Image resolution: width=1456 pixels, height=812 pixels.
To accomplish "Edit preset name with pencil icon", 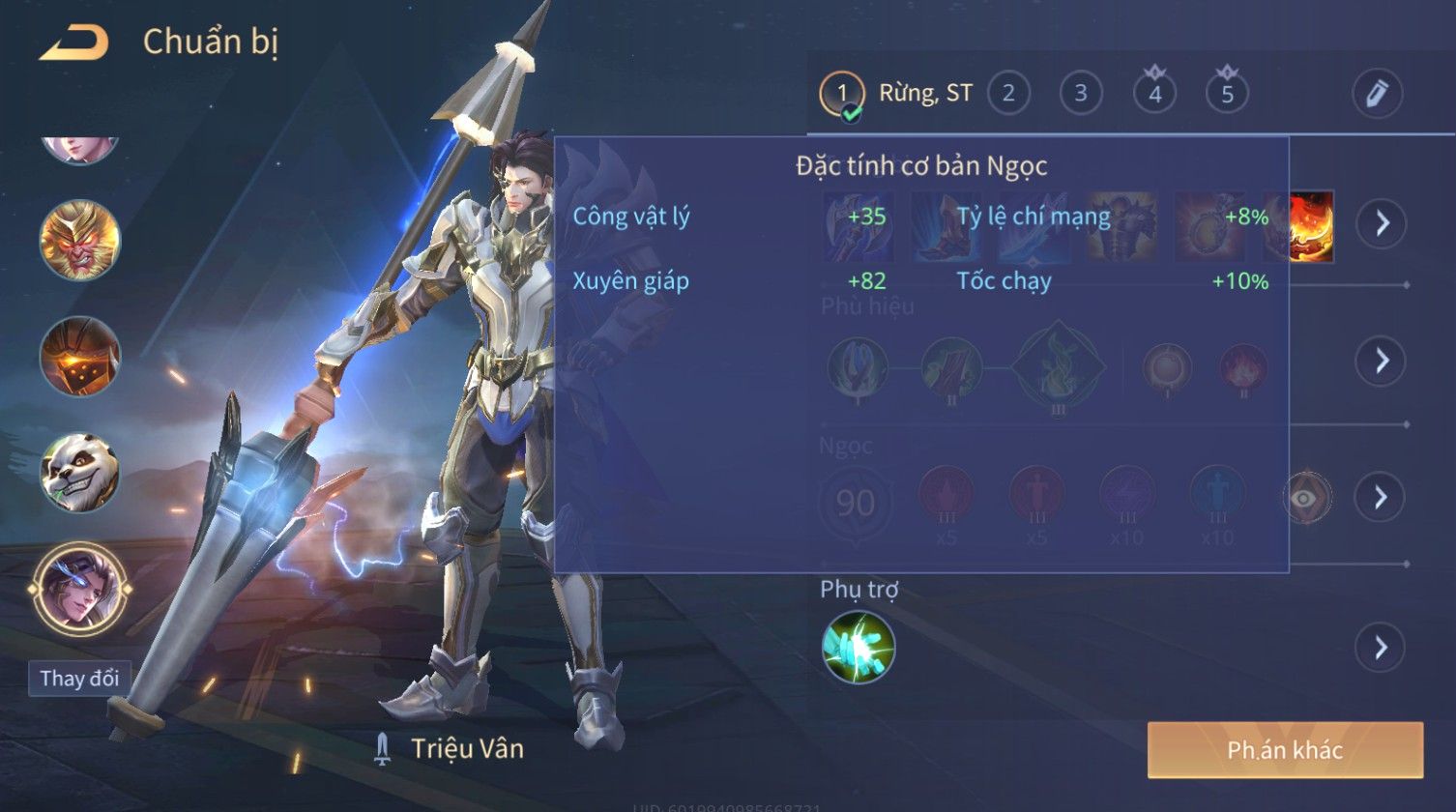I will pos(1377,94).
